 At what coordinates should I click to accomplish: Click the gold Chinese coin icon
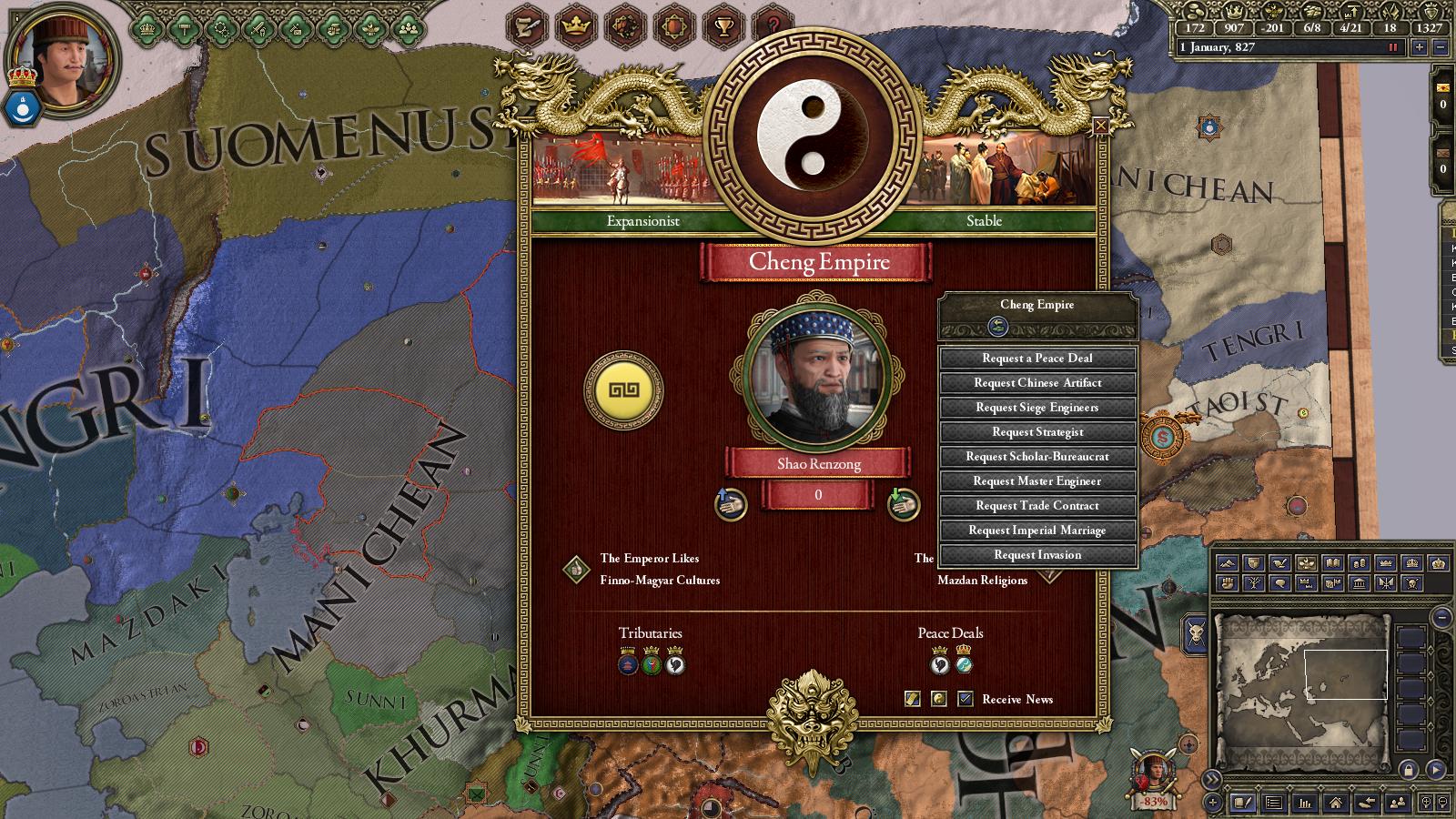pyautogui.click(x=623, y=391)
